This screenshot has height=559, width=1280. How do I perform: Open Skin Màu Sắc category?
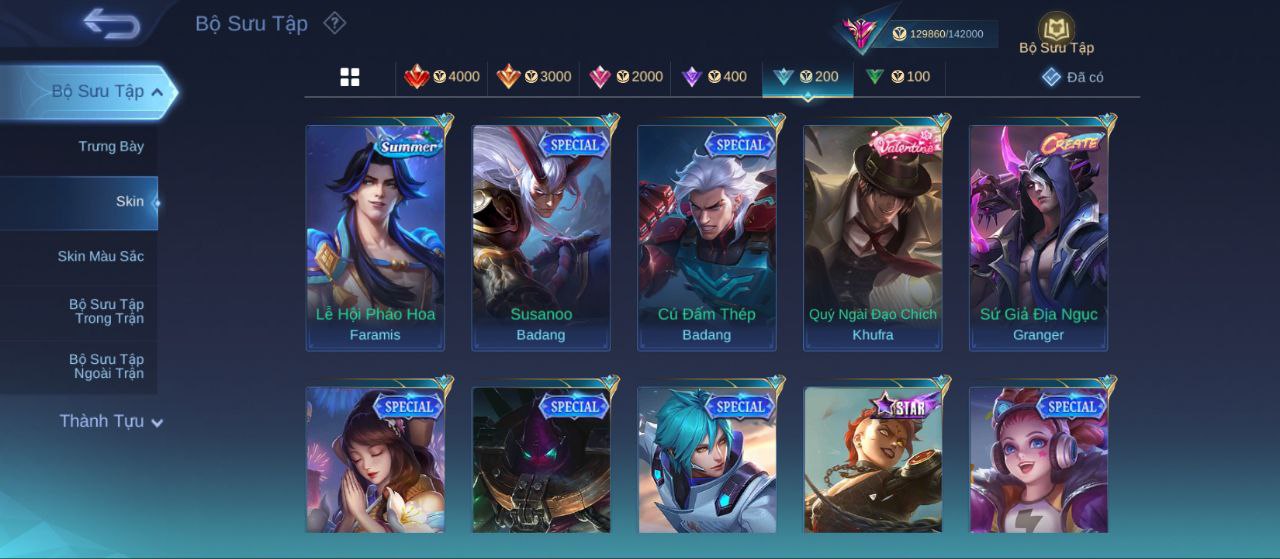click(x=100, y=257)
